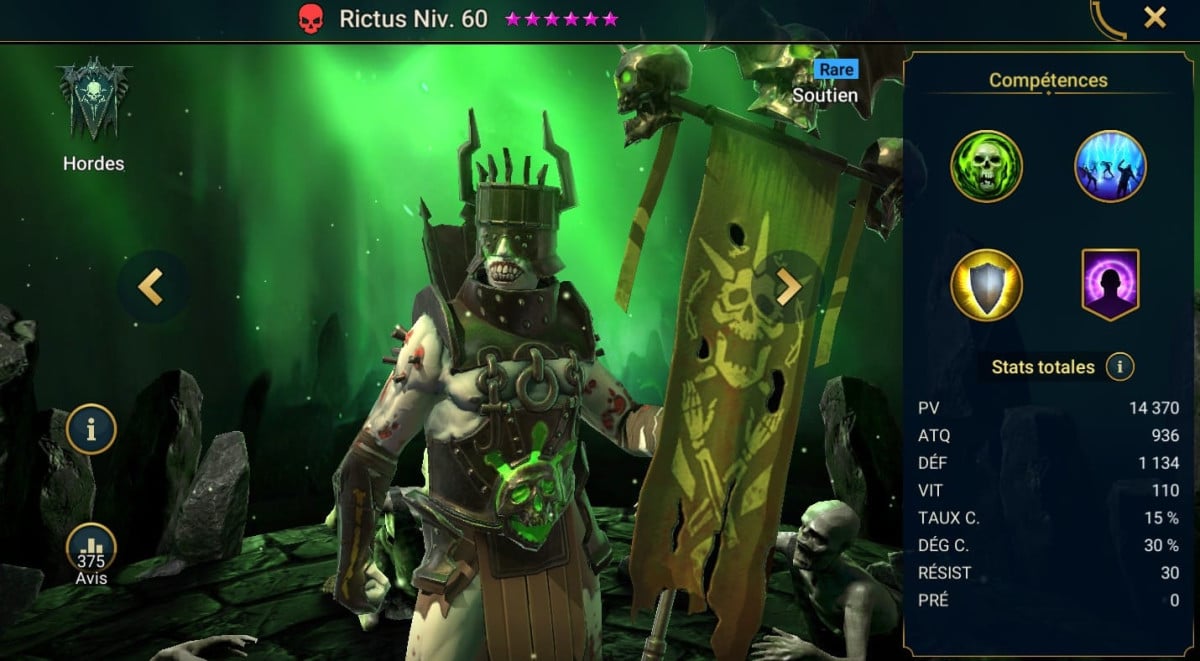Go to the next champion with right arrow
Screen dimensions: 1200x661
(x=789, y=287)
